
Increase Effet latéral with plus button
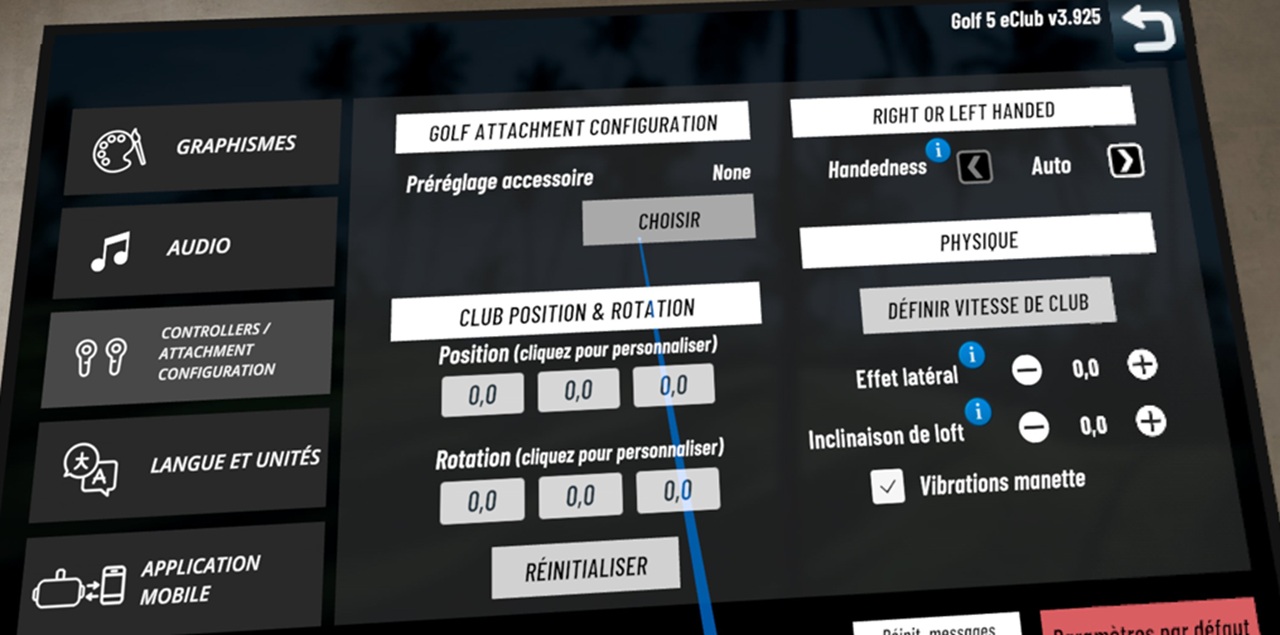pos(1142,365)
